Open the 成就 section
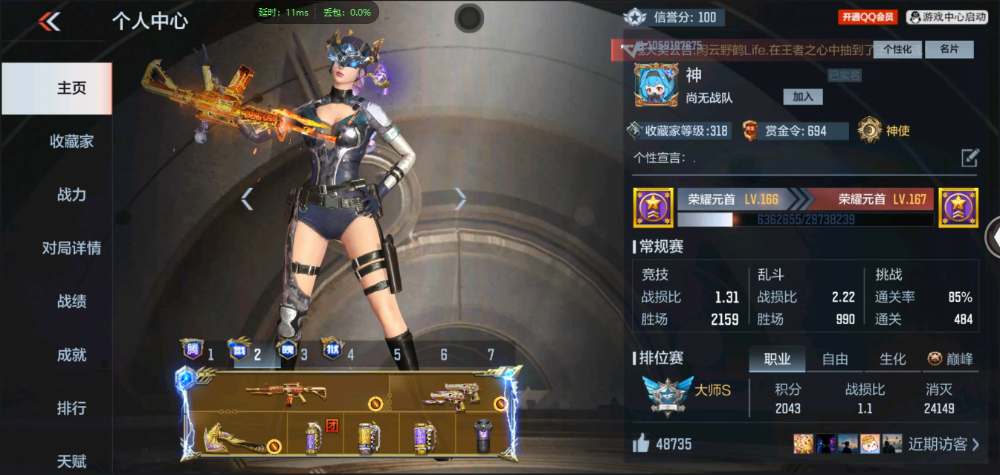Image resolution: width=1000 pixels, height=475 pixels. (71, 354)
